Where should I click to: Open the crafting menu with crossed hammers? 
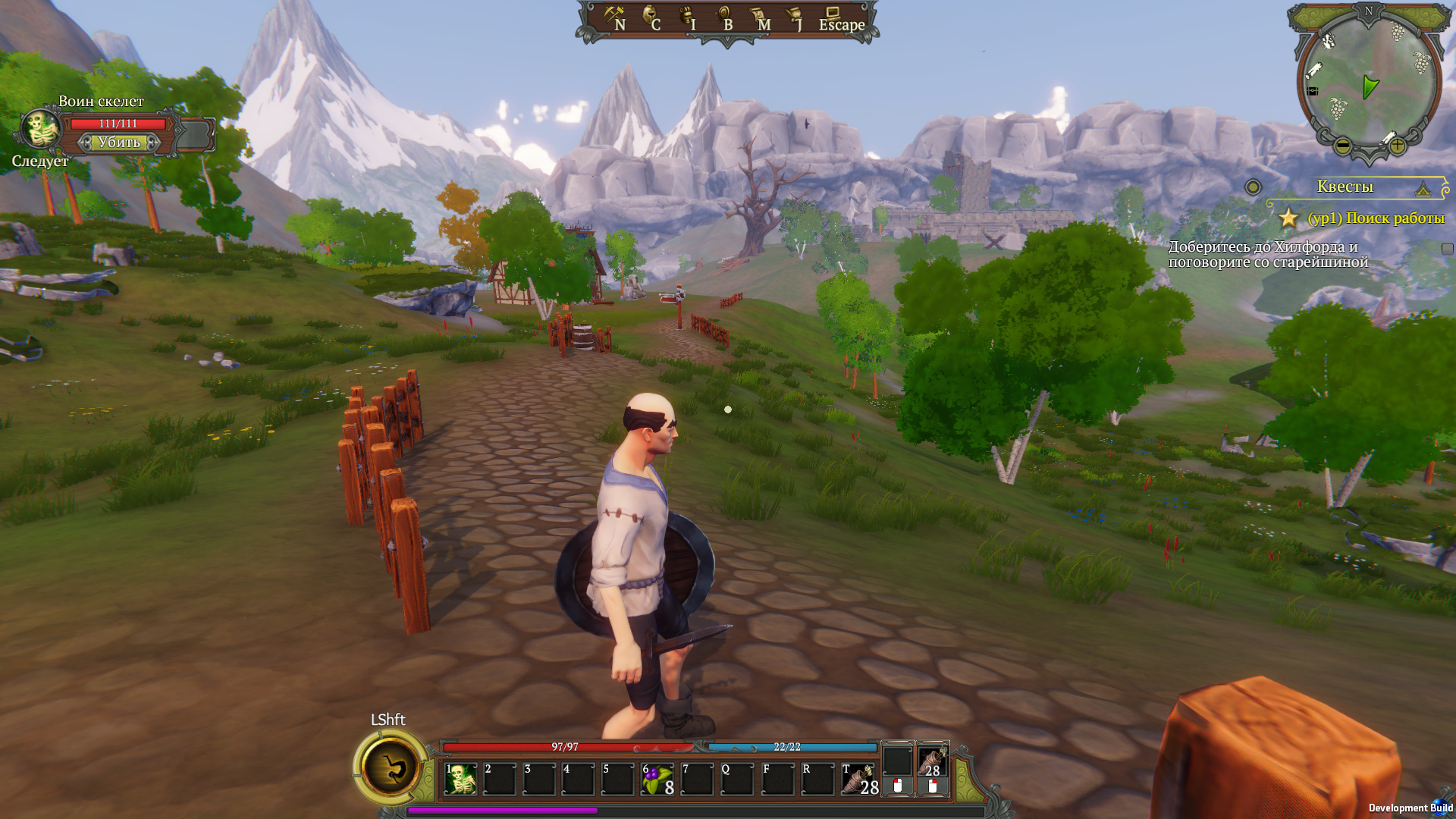pyautogui.click(x=614, y=18)
